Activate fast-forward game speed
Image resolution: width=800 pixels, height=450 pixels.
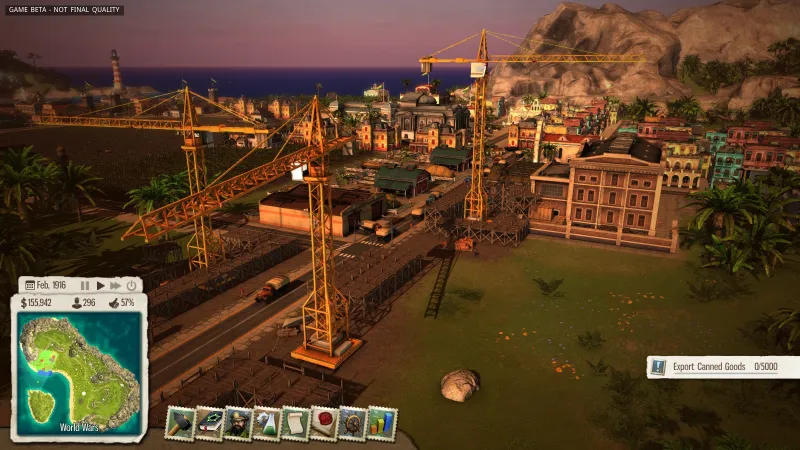pyautogui.click(x=115, y=285)
